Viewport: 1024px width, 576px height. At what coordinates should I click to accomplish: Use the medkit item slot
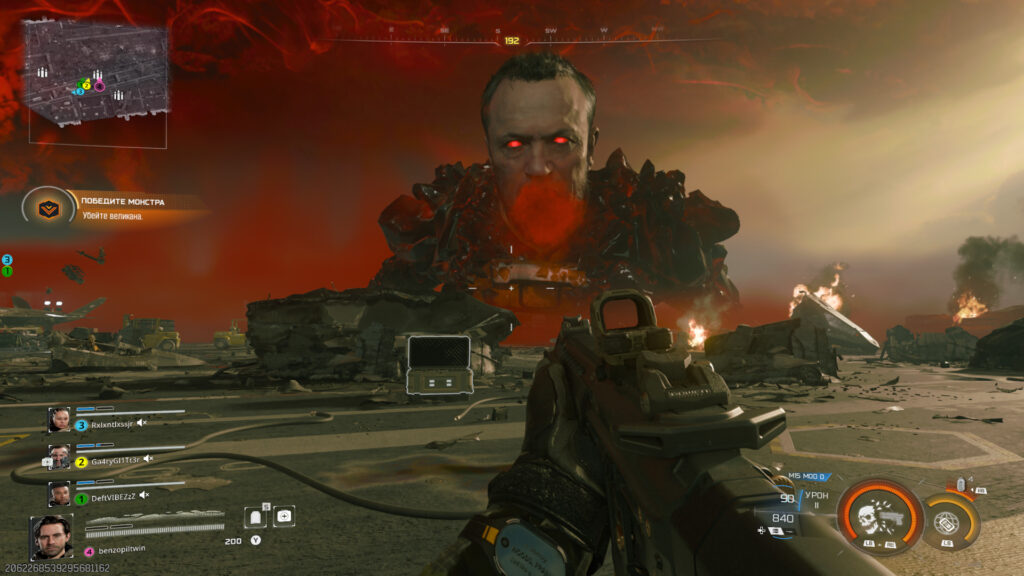pyautogui.click(x=285, y=516)
